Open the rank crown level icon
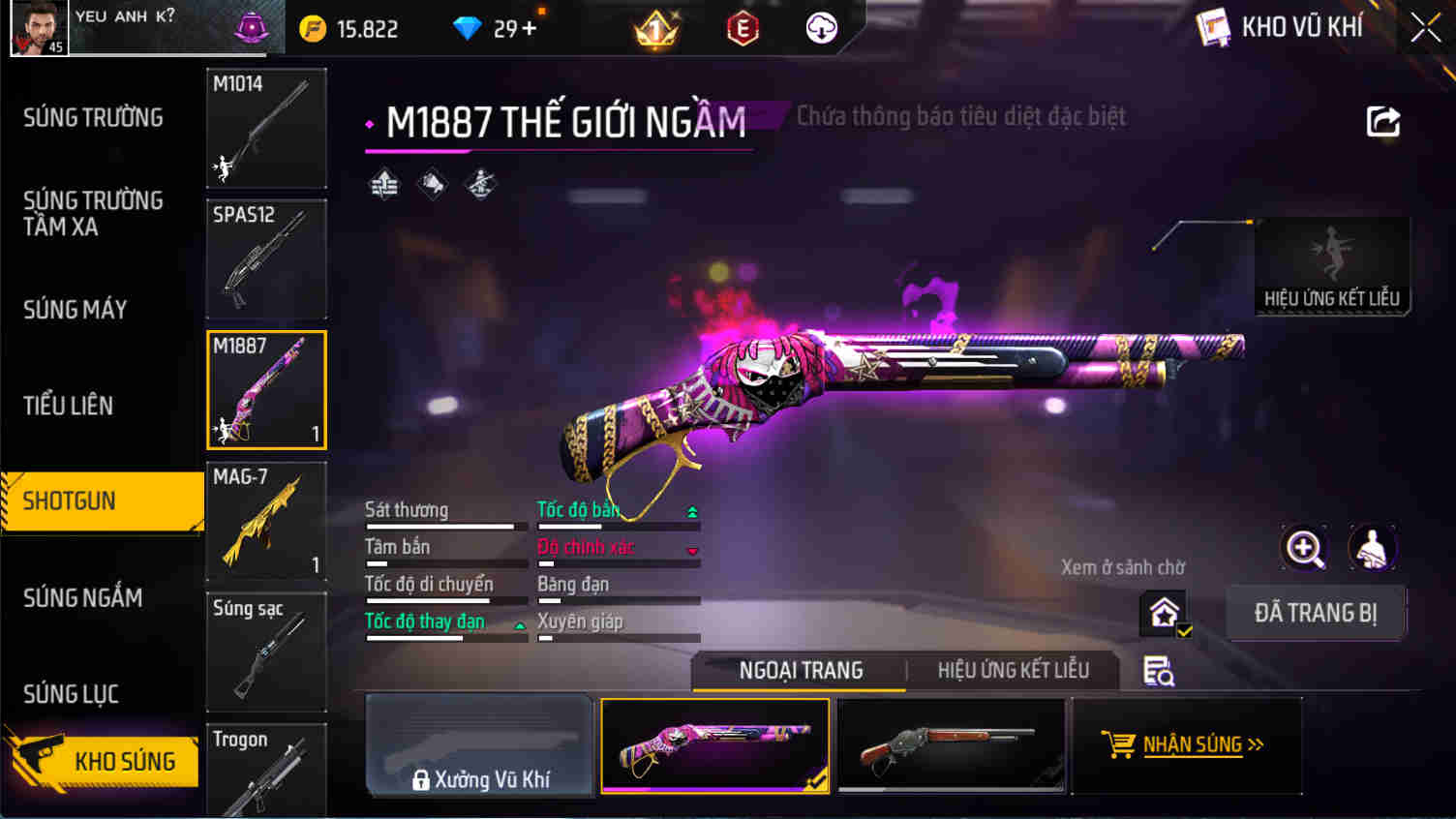Screen dimensions: 1456x819 coord(653,28)
